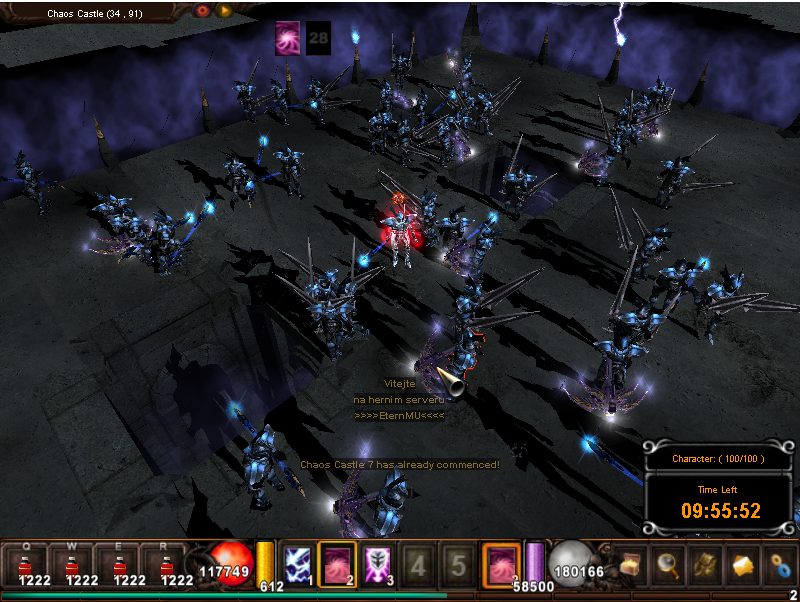Open the magnifying glass character button
800x602 pixels.
click(x=668, y=563)
